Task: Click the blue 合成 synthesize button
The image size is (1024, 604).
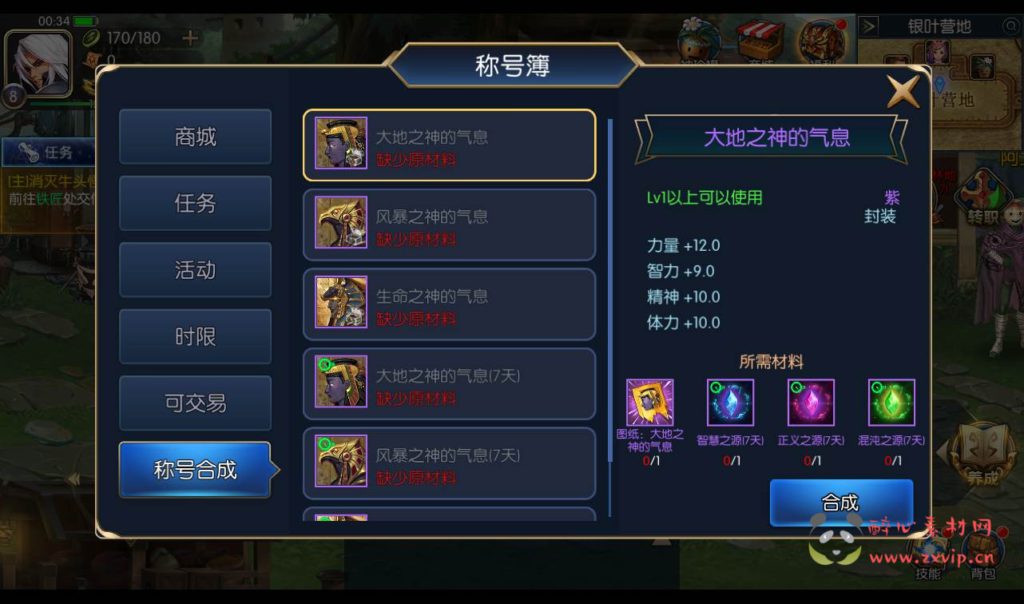Action: [840, 503]
